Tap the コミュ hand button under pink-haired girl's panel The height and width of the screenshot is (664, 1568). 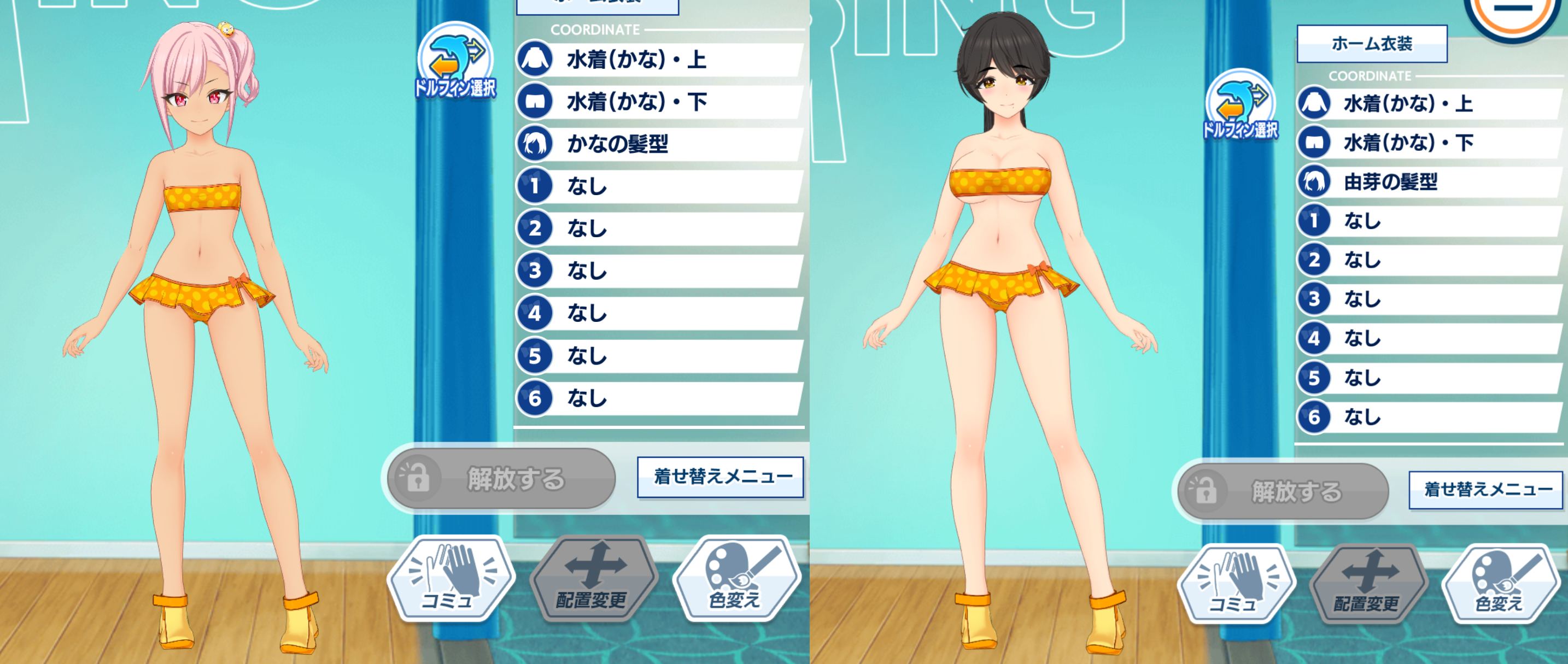tap(450, 578)
